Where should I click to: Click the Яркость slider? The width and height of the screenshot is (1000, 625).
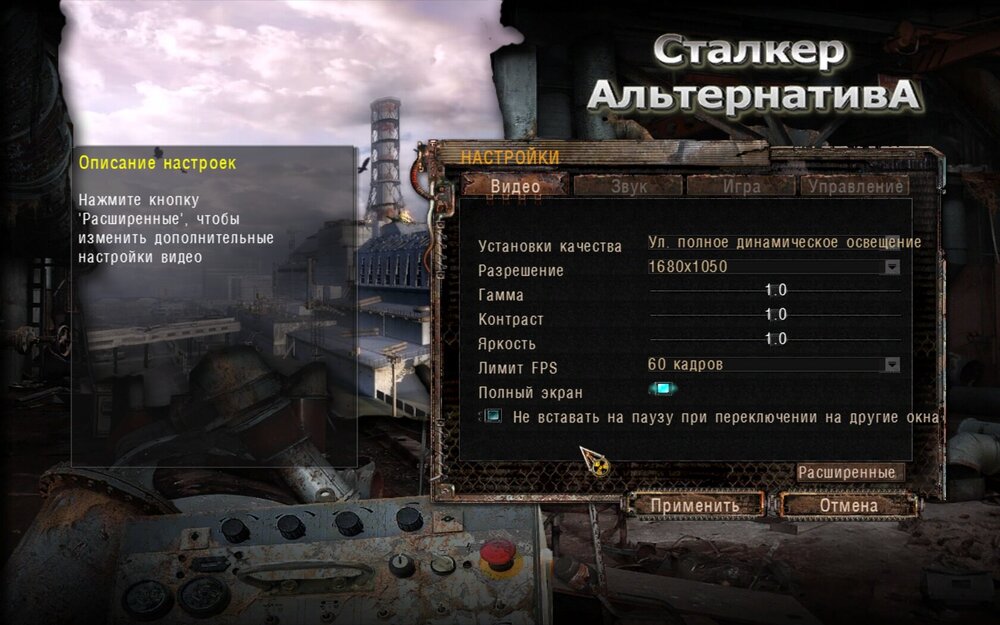[775, 340]
